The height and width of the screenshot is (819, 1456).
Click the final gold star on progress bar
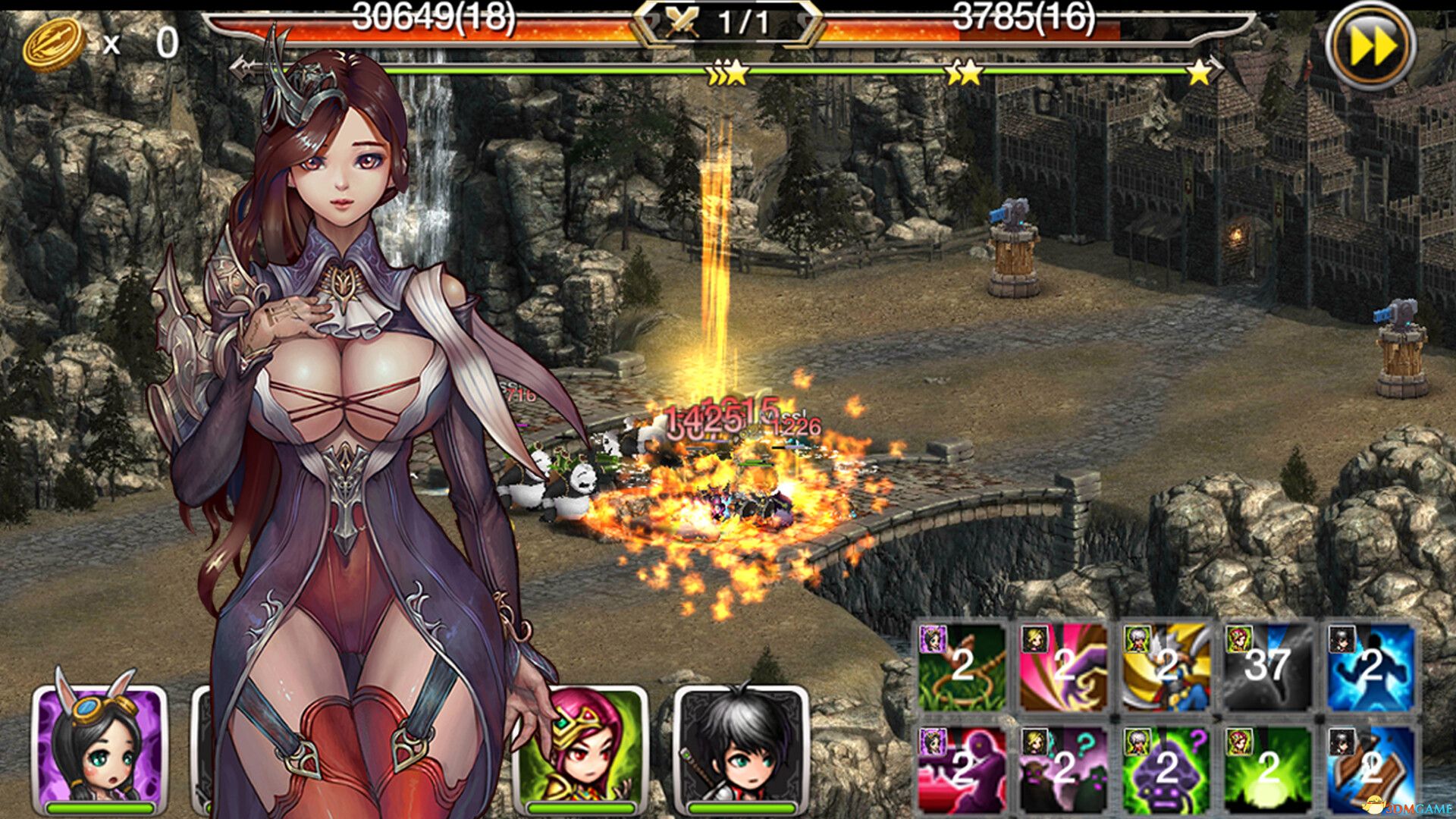pos(1197,74)
